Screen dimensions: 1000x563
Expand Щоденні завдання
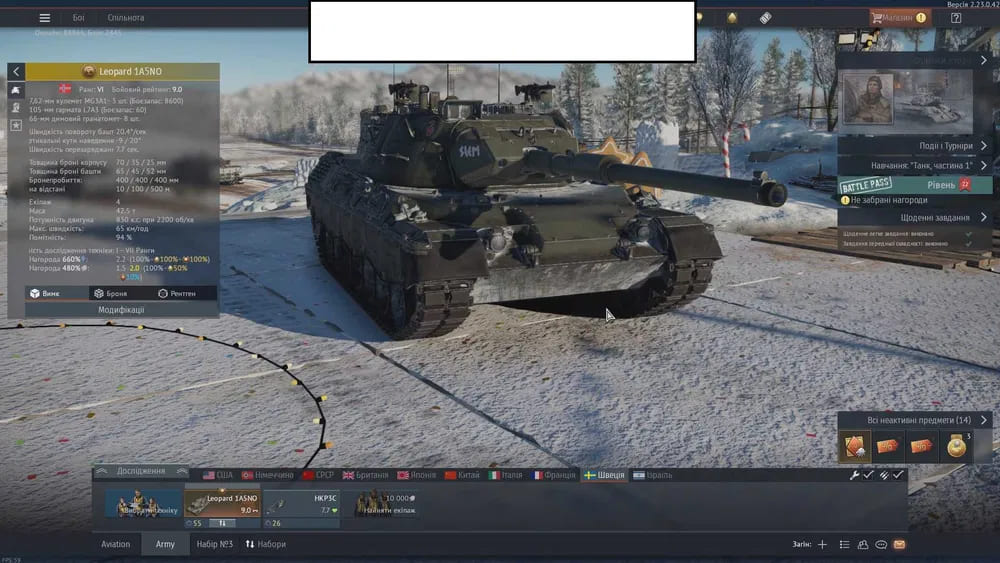tap(914, 217)
